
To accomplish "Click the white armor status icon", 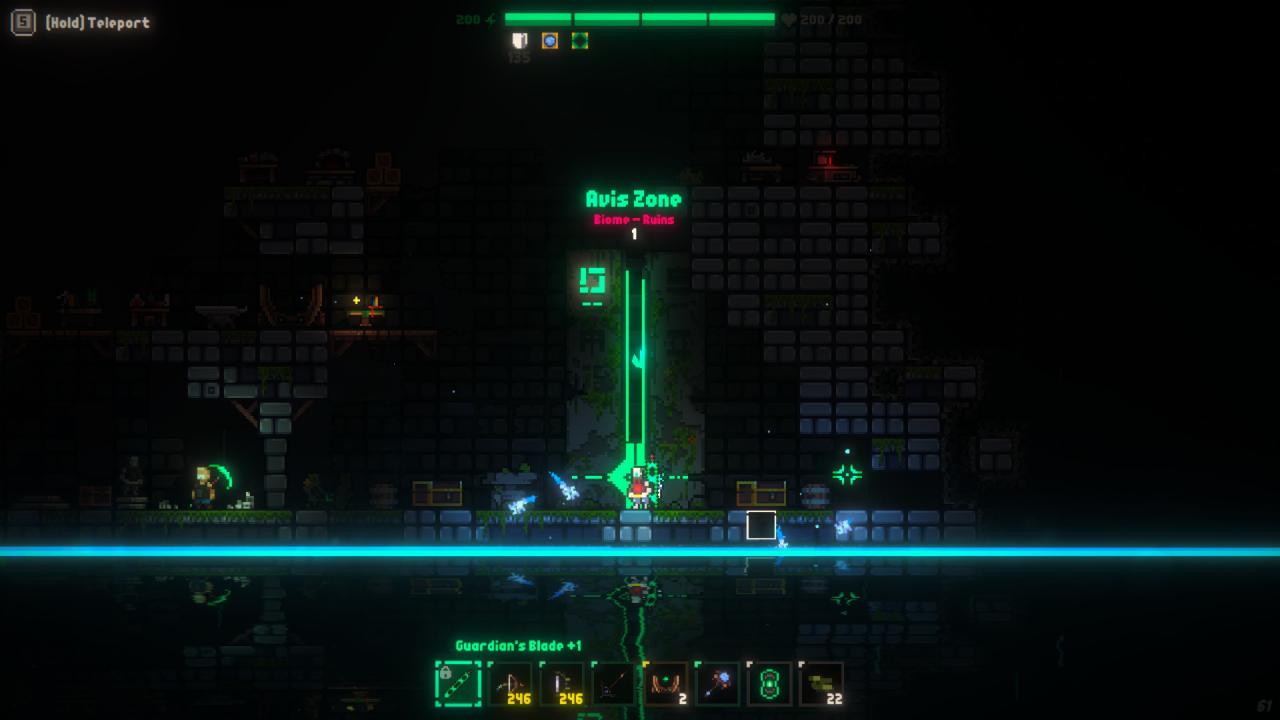I will (x=519, y=41).
